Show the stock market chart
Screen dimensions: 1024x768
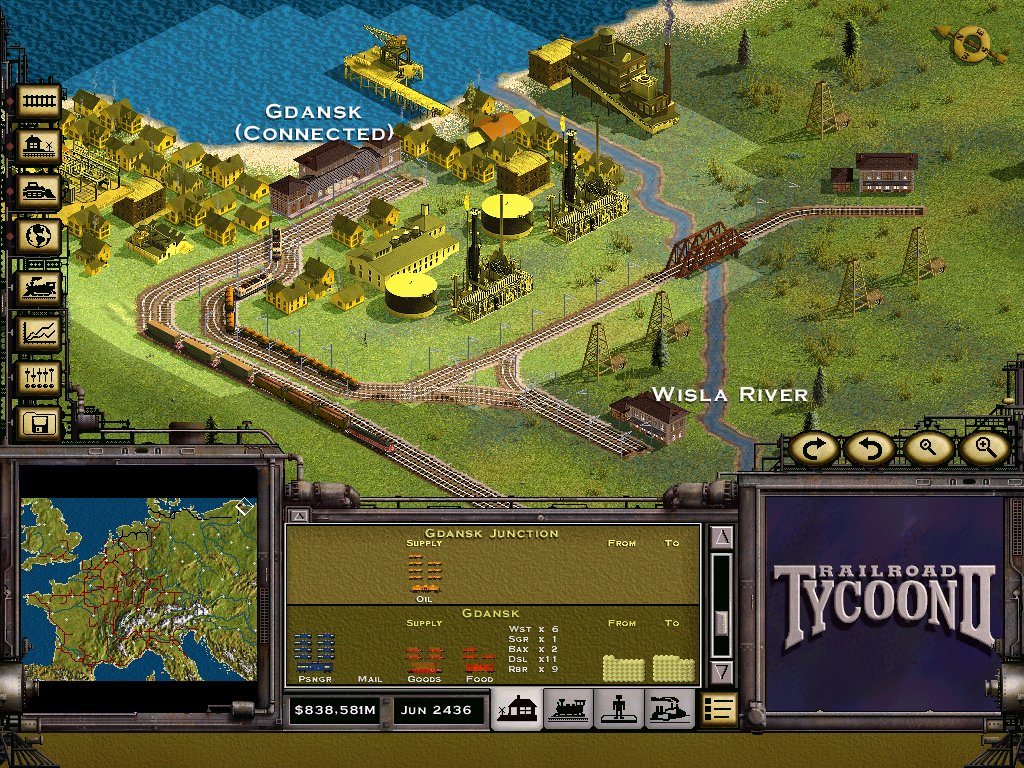[x=40, y=332]
